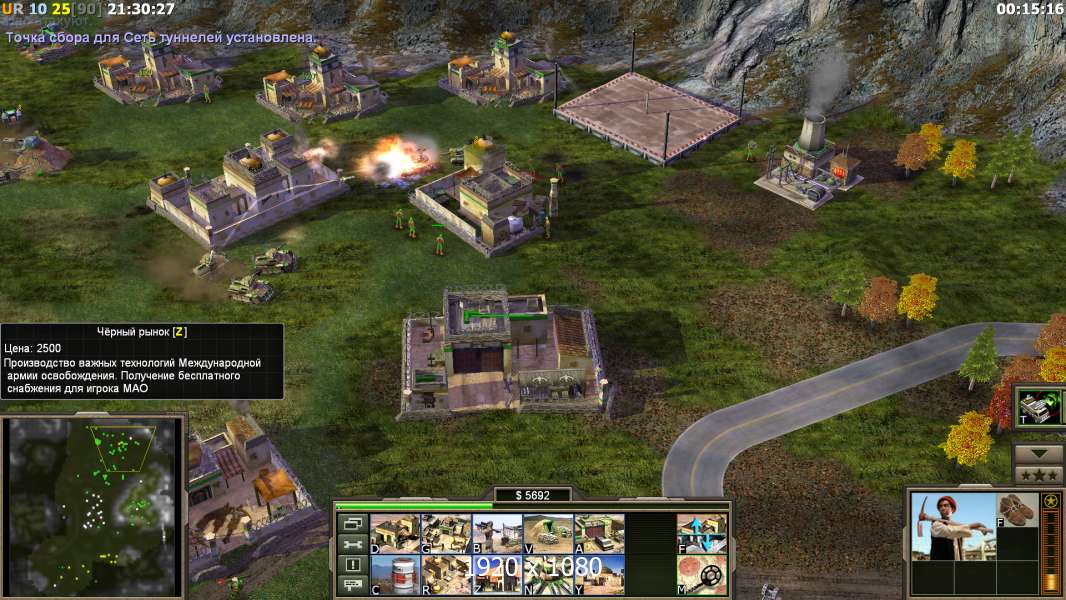Click the wrench button on command bar

352,544
